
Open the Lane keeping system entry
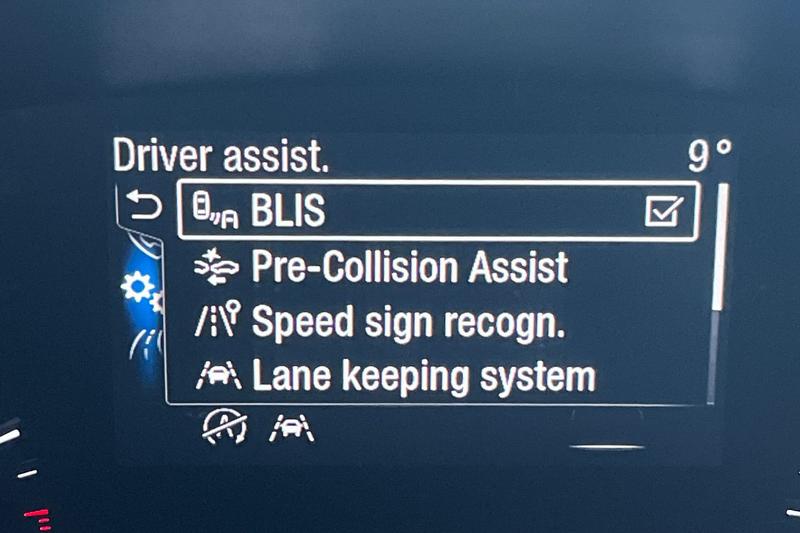(x=422, y=376)
